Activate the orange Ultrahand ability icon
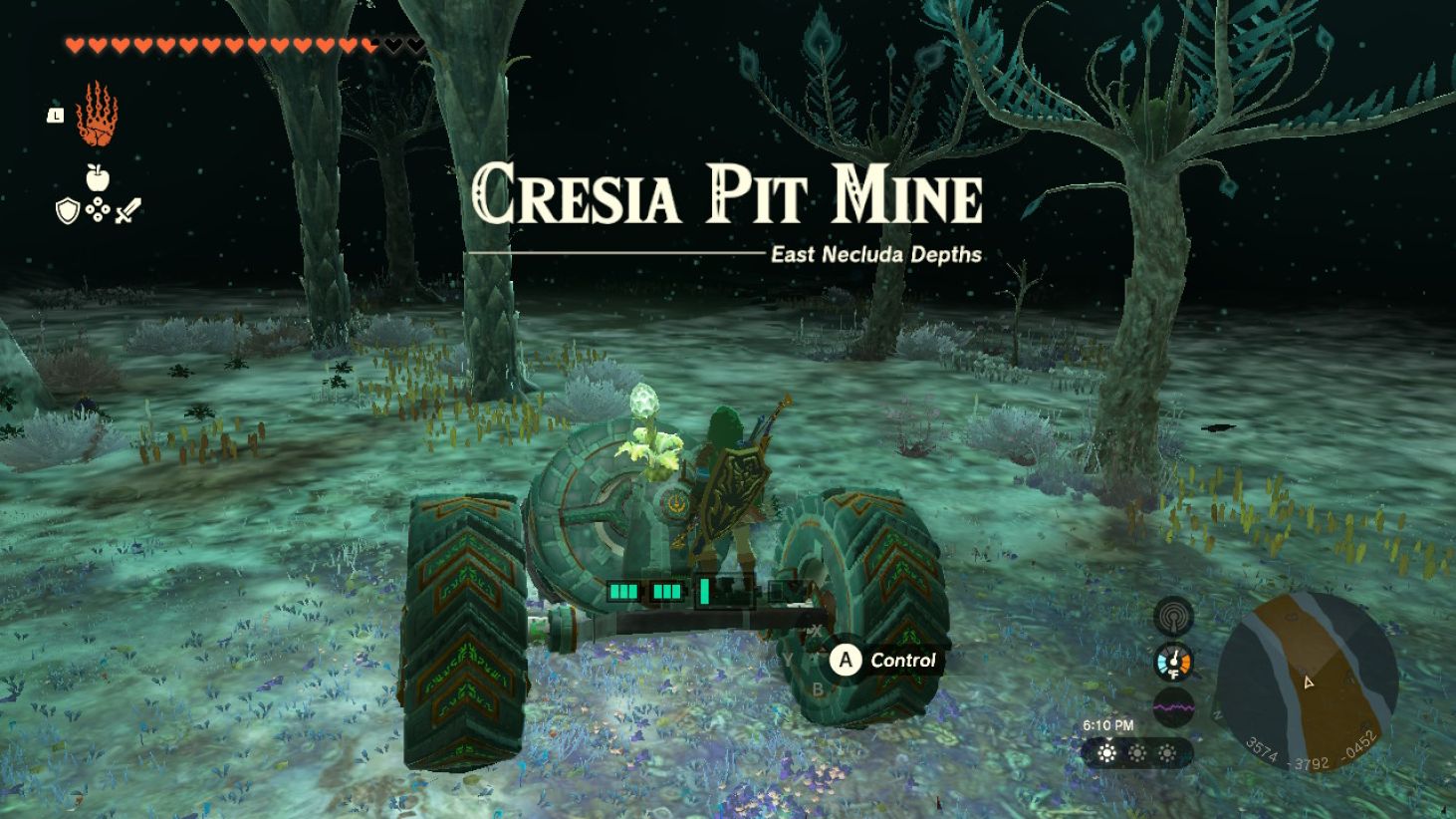 (97, 116)
